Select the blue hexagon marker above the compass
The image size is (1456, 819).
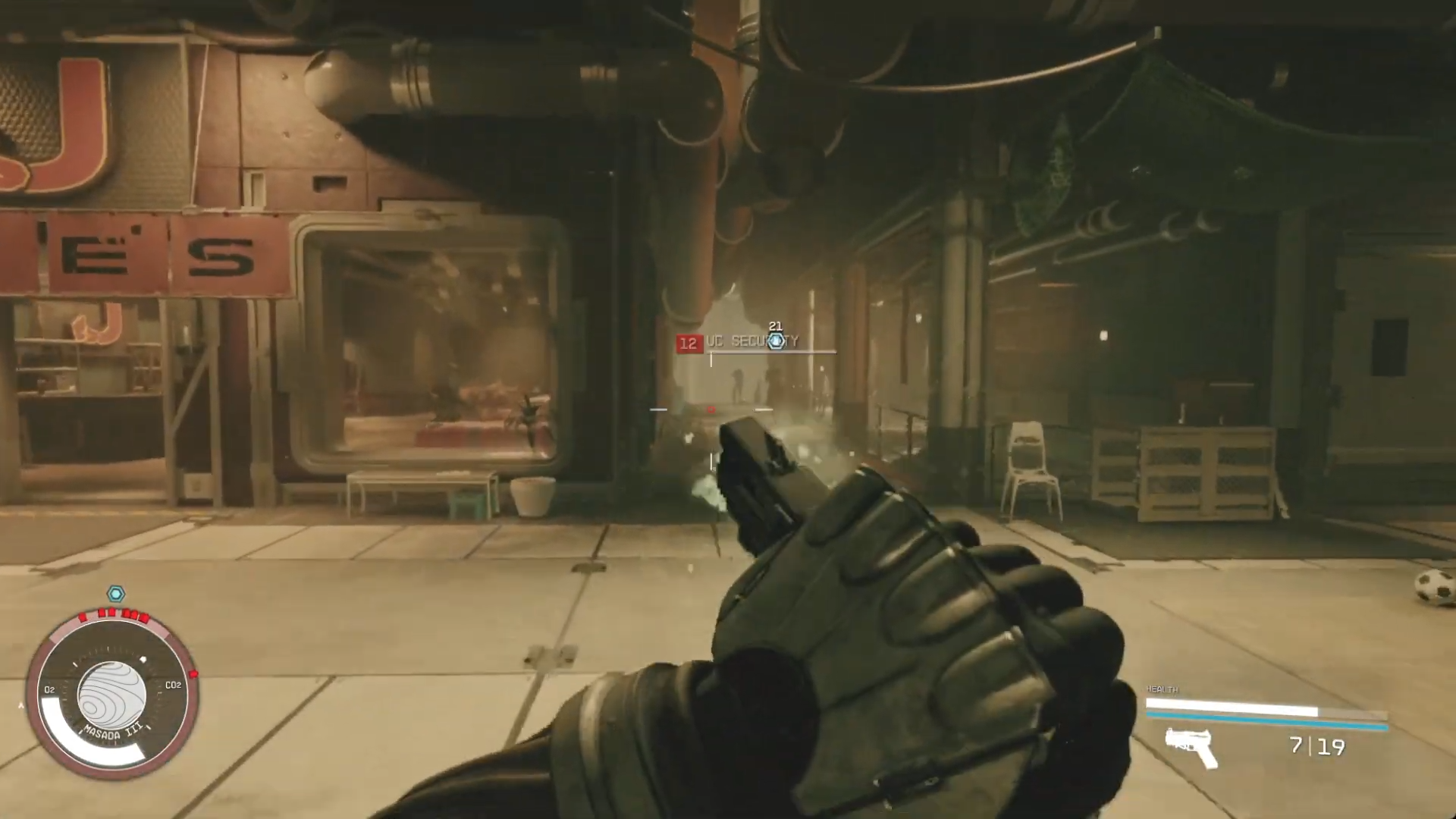point(115,594)
